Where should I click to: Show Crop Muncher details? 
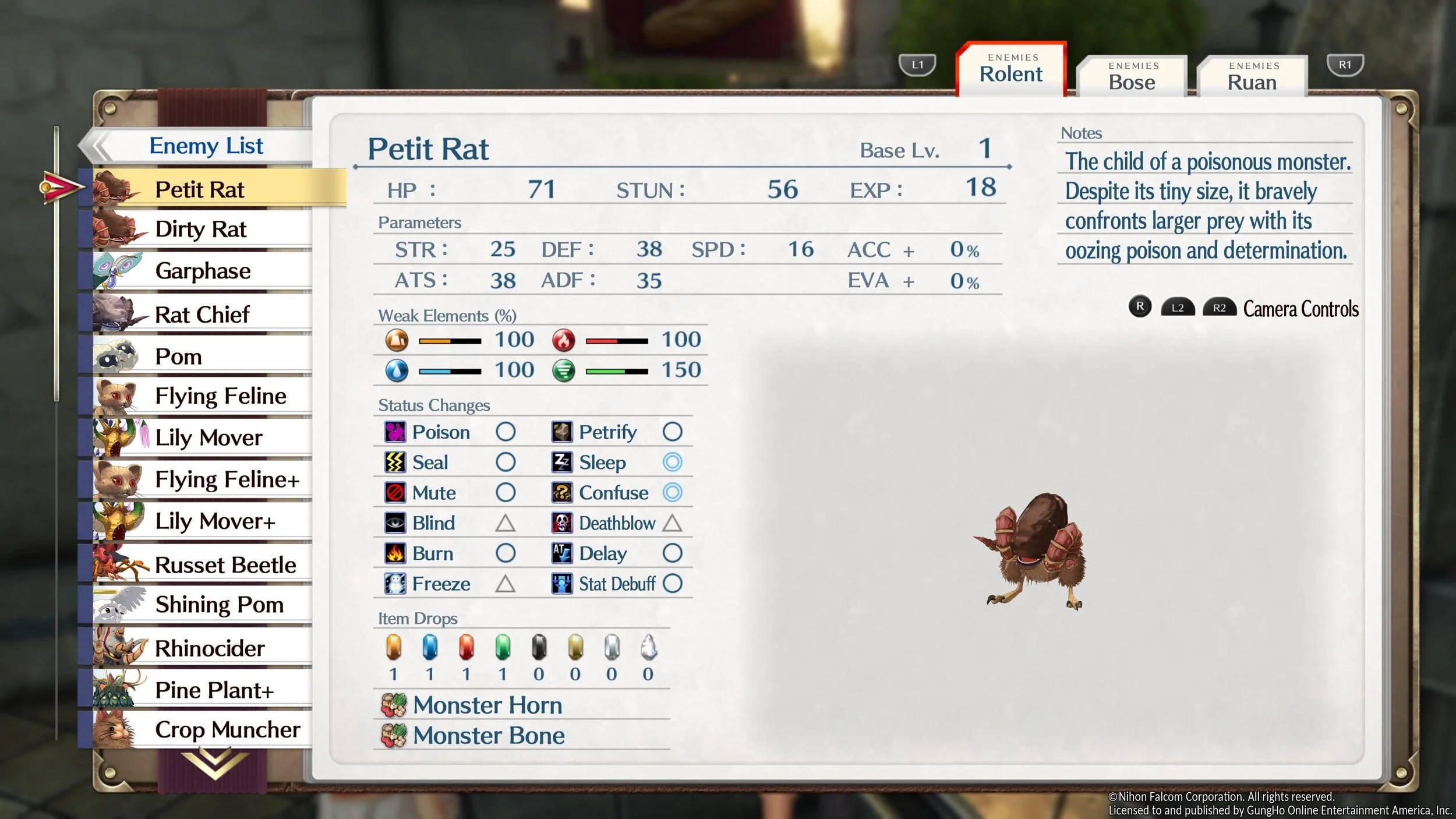click(227, 729)
